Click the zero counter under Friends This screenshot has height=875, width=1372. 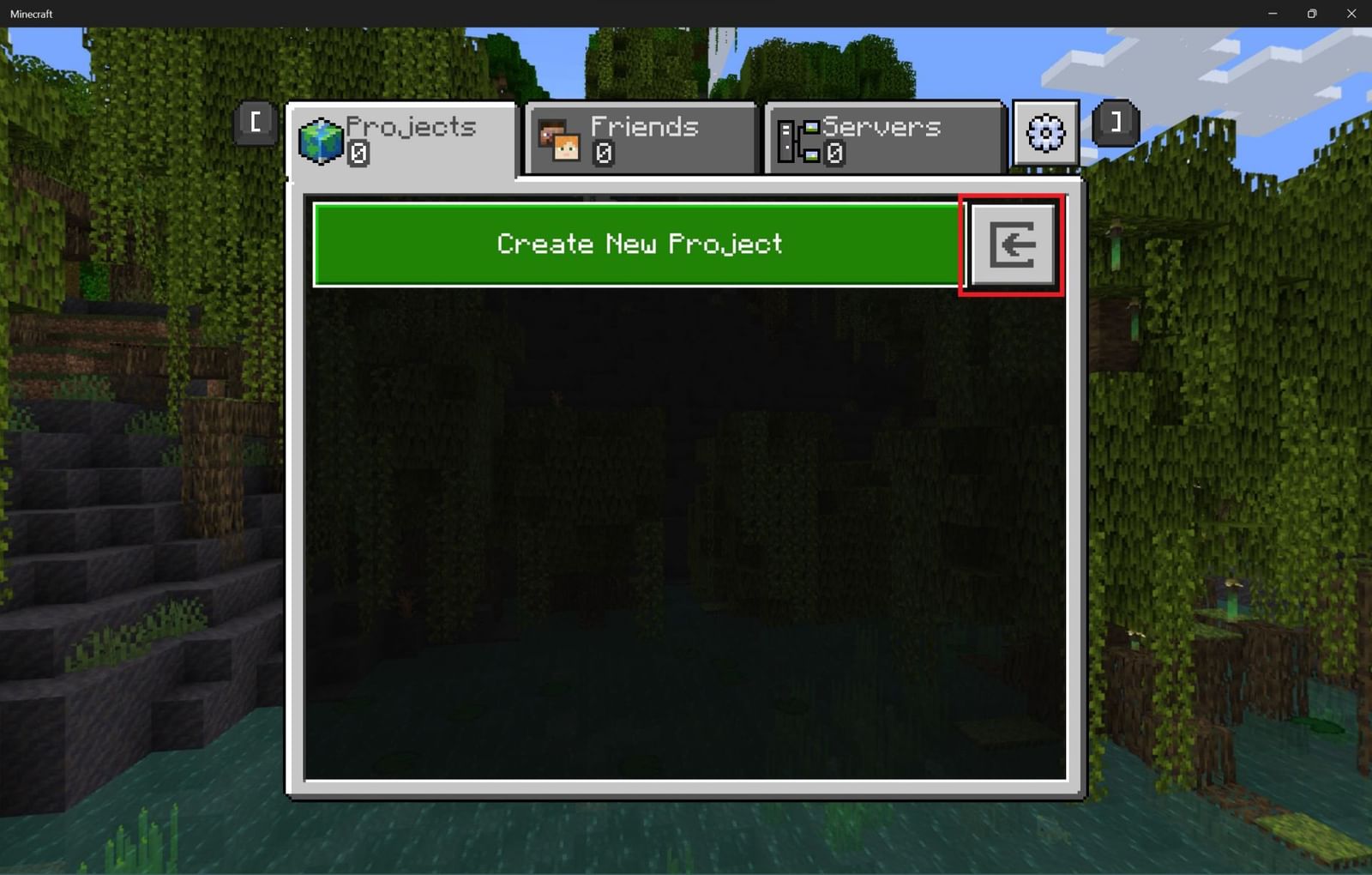(605, 153)
